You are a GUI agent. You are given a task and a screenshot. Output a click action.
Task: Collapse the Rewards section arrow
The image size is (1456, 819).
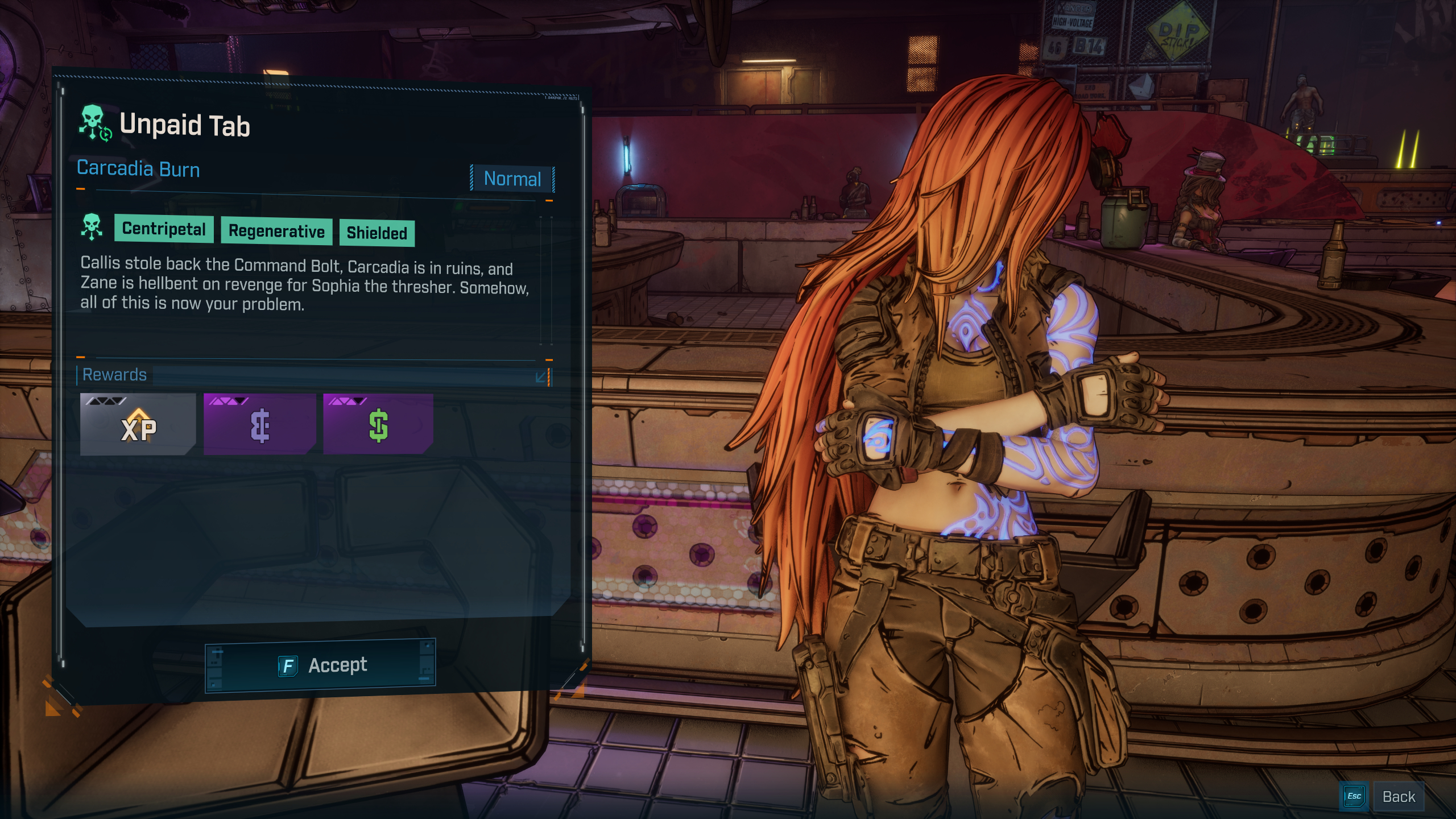[x=541, y=377]
